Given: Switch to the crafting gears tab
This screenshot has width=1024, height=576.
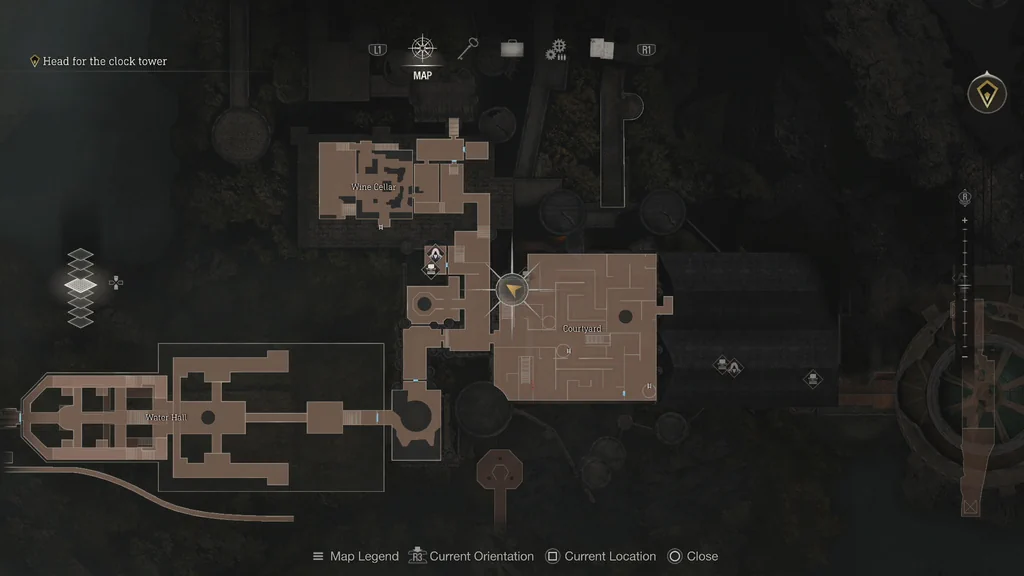Looking at the screenshot, I should pyautogui.click(x=556, y=50).
